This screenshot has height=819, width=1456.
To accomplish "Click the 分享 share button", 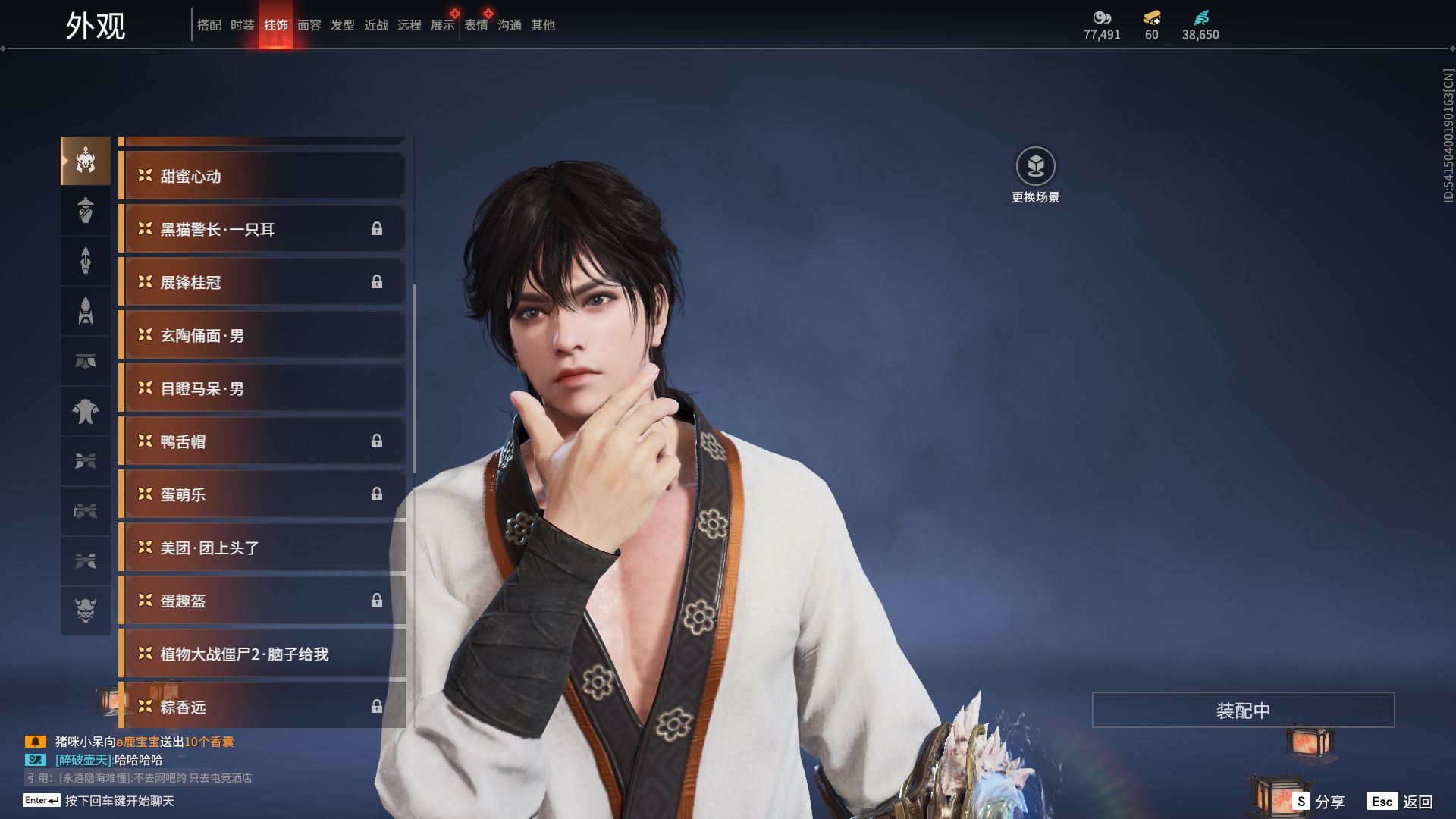I will coord(1320,801).
